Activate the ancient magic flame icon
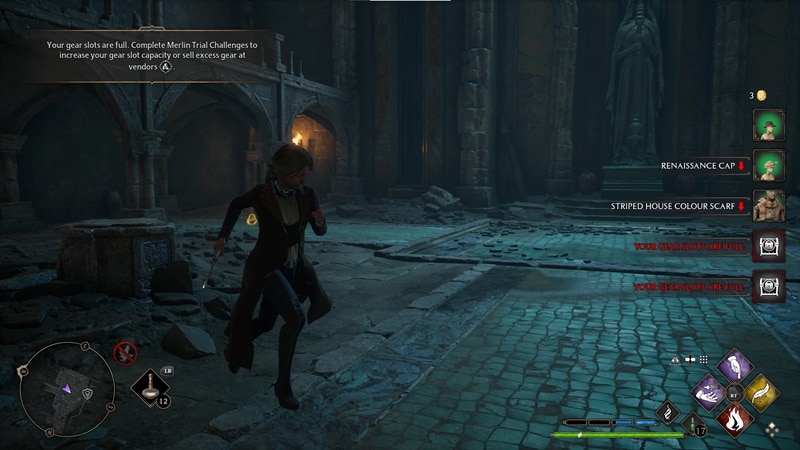The height and width of the screenshot is (450, 800). [x=668, y=412]
